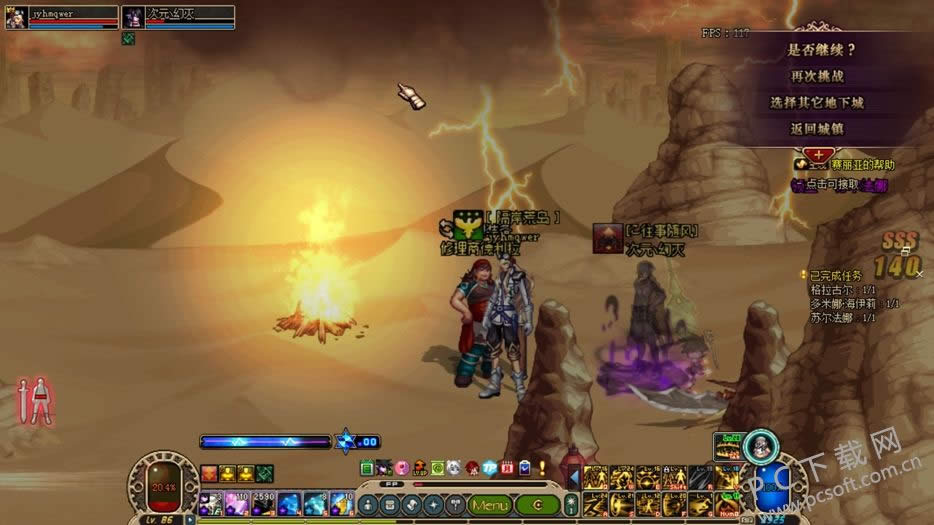The height and width of the screenshot is (525, 934).
Task: Open the green Menu button
Action: [491, 506]
